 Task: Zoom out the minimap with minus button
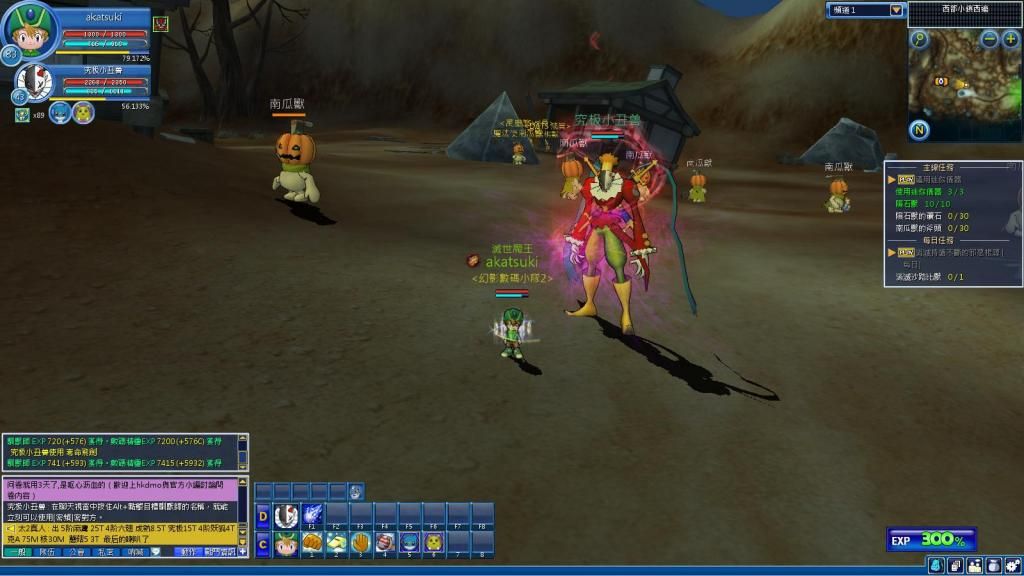989,40
